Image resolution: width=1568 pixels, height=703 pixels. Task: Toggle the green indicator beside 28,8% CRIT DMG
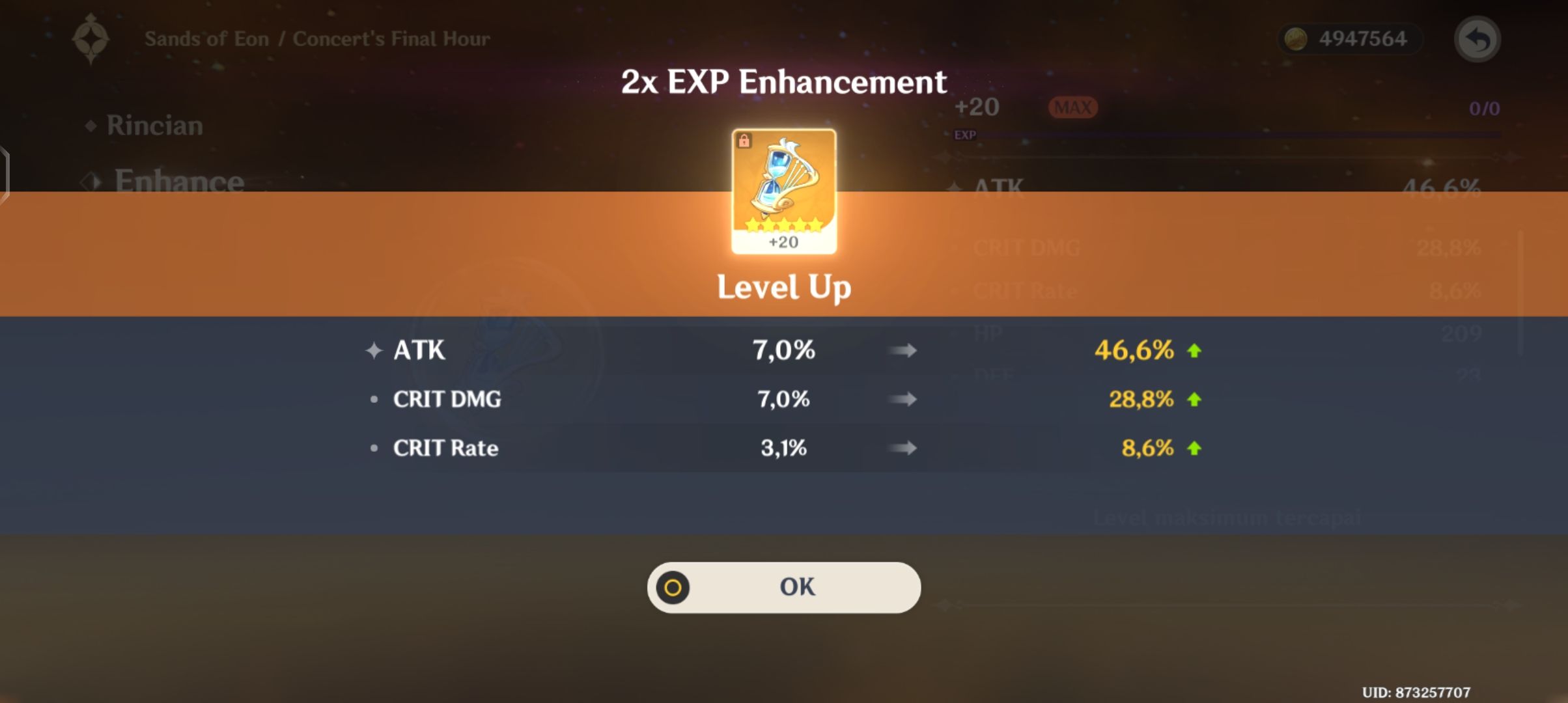[x=1194, y=399]
